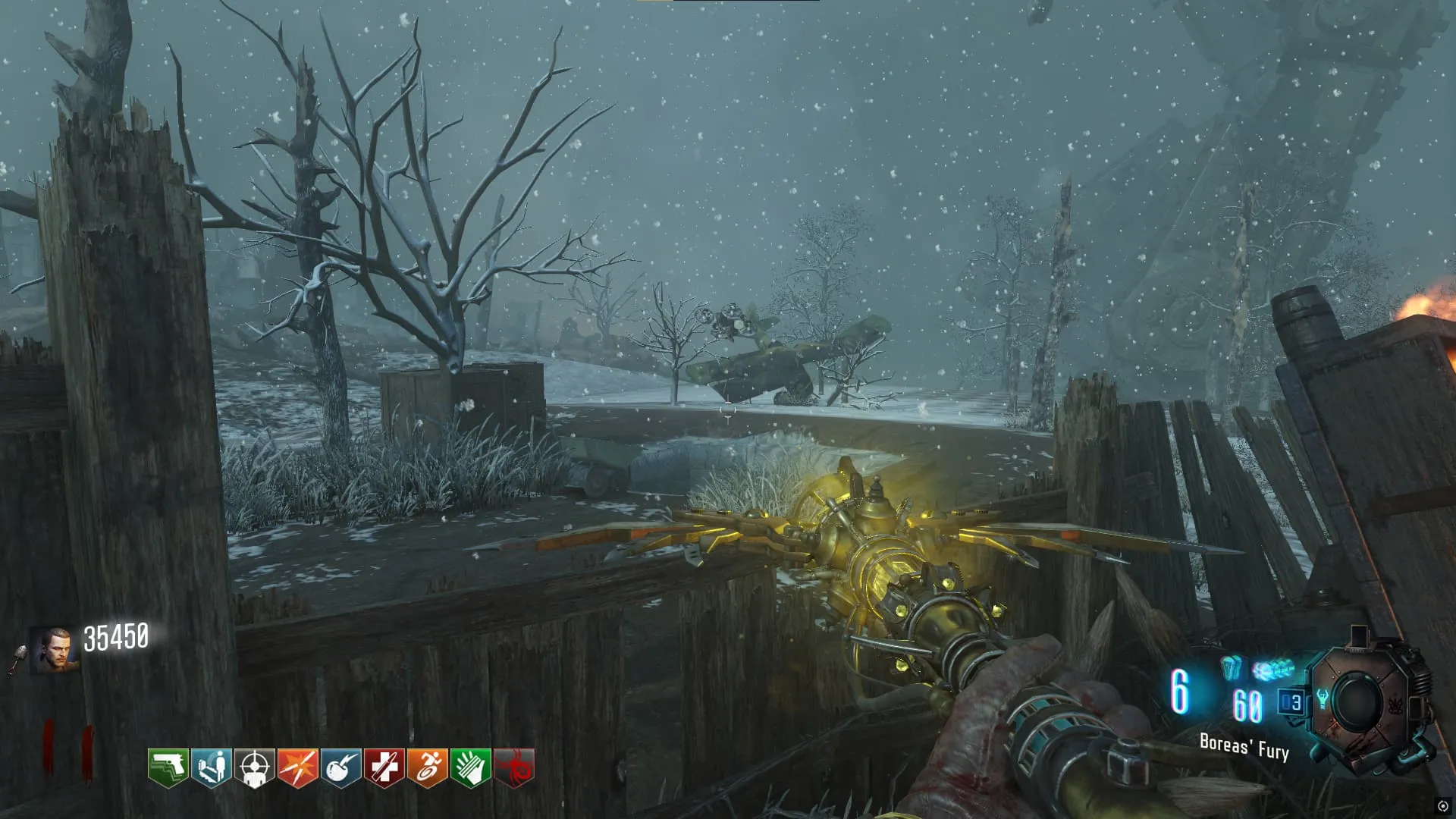The width and height of the screenshot is (1456, 819).
Task: Select the orange Double Tap perk icon
Action: coord(297,768)
